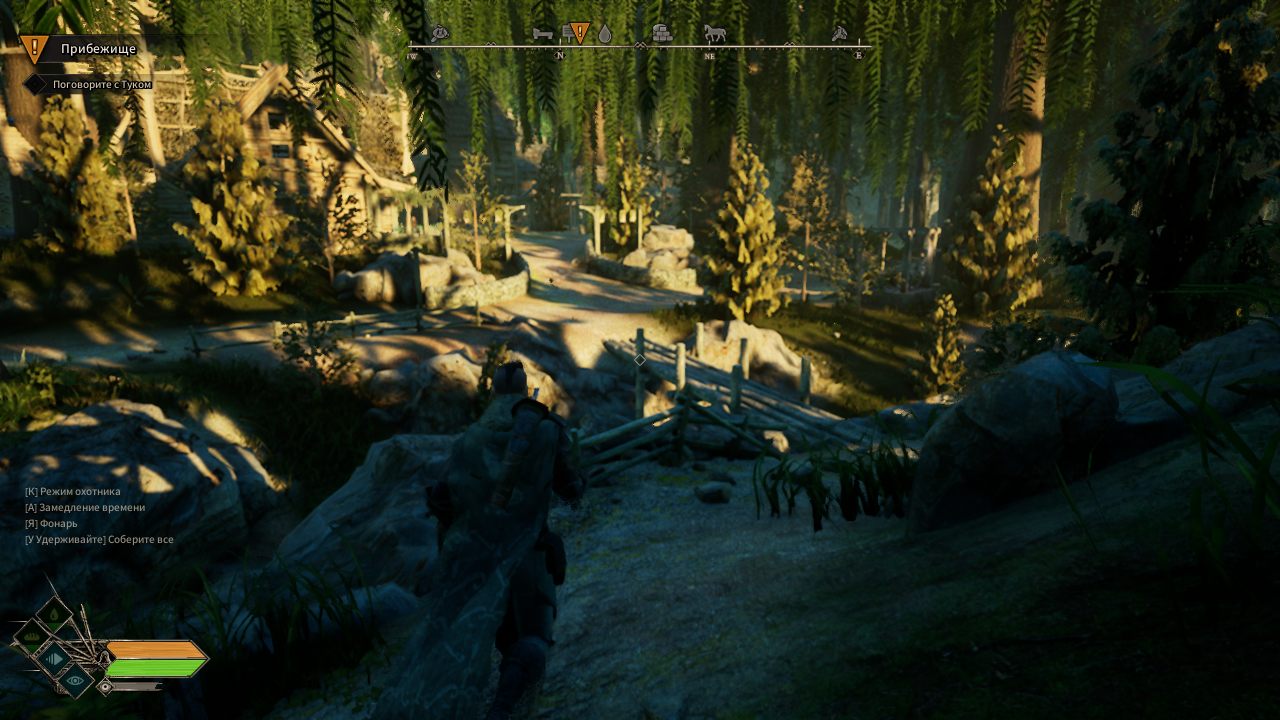Click the green health bar
This screenshot has height=720, width=1280.
[152, 666]
